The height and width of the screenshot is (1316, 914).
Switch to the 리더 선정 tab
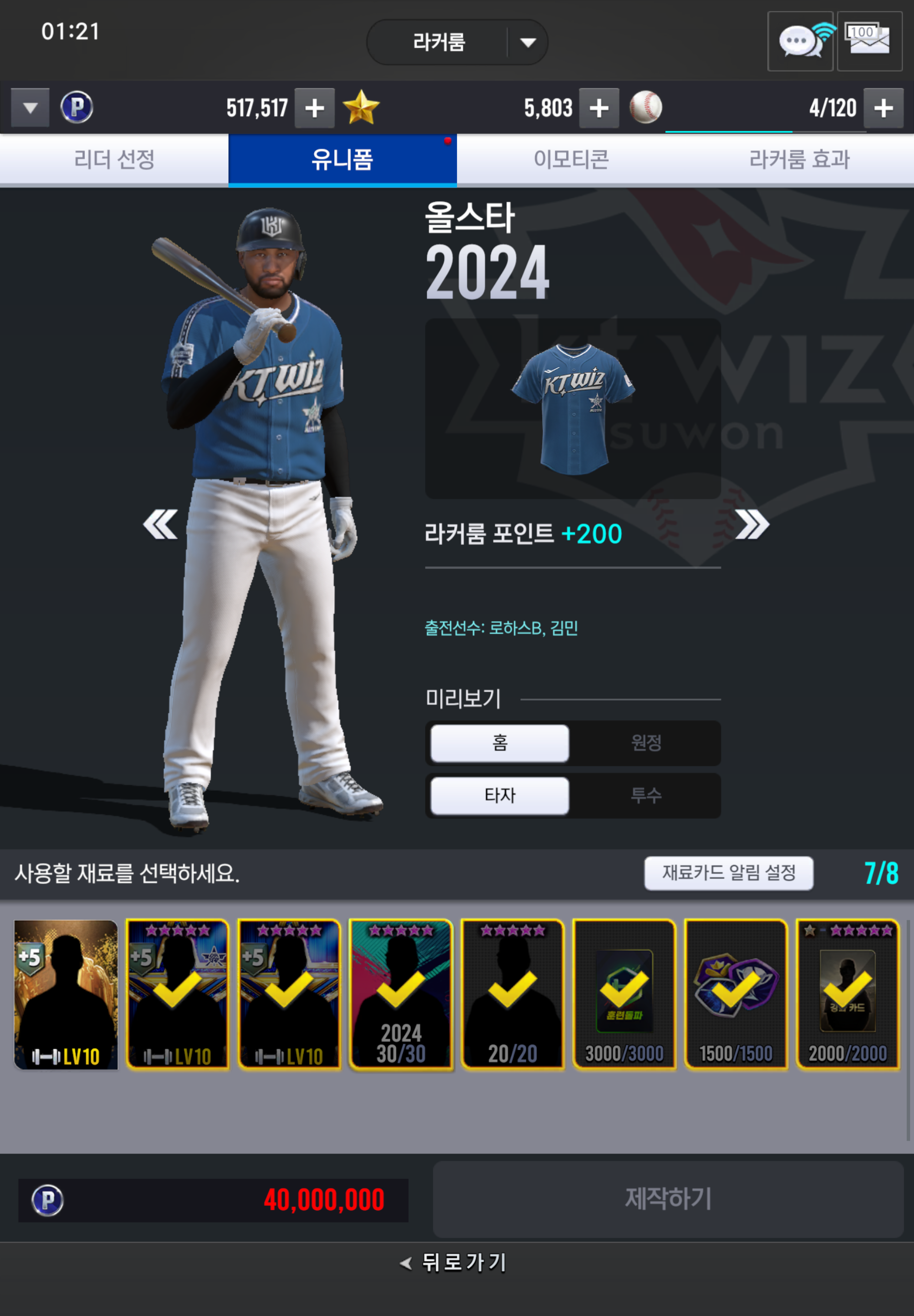[x=114, y=159]
